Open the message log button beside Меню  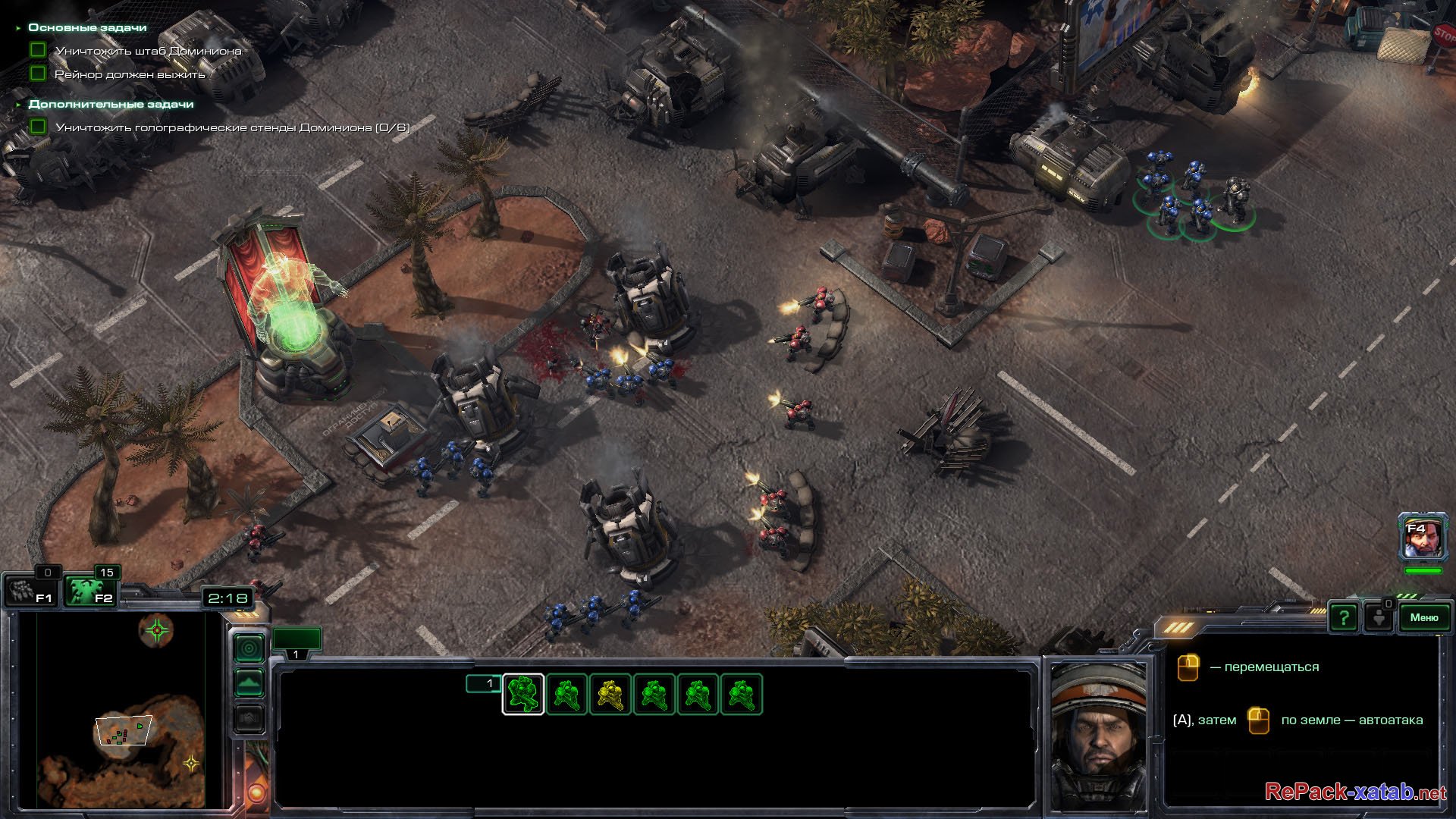click(1379, 617)
